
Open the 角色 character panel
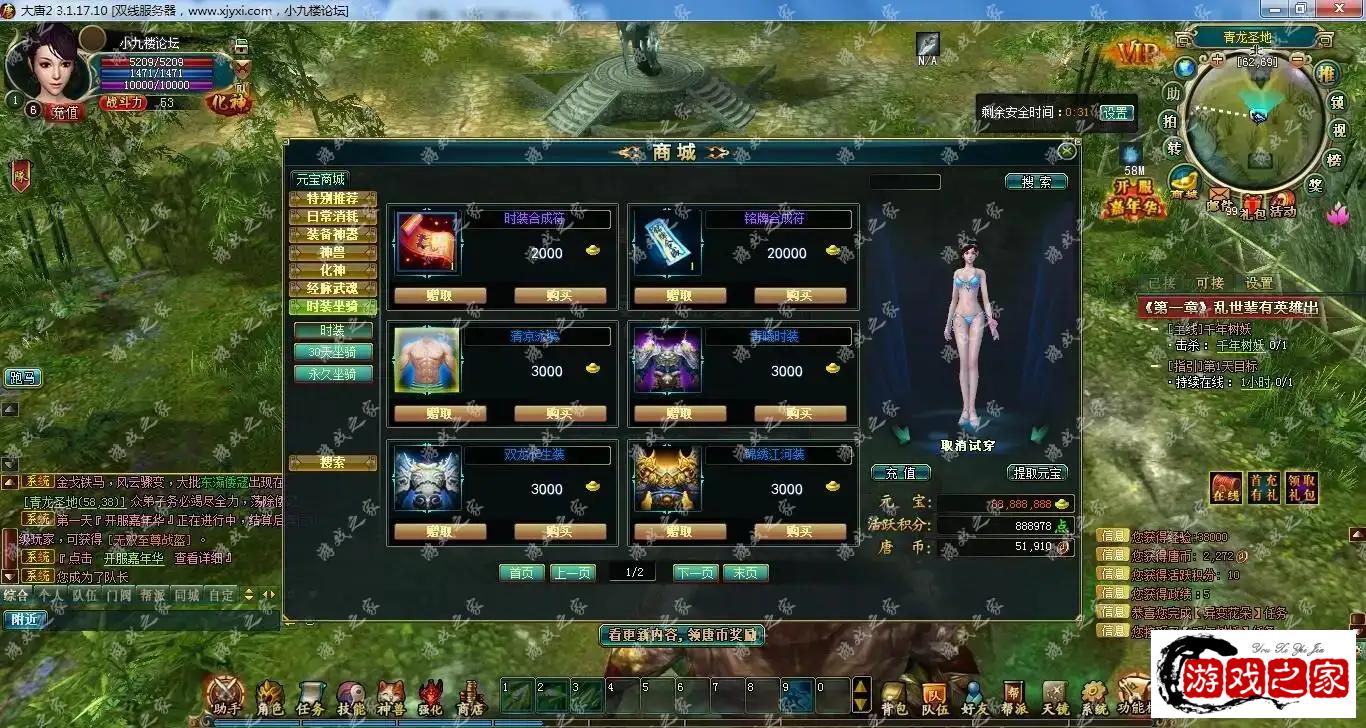270,697
